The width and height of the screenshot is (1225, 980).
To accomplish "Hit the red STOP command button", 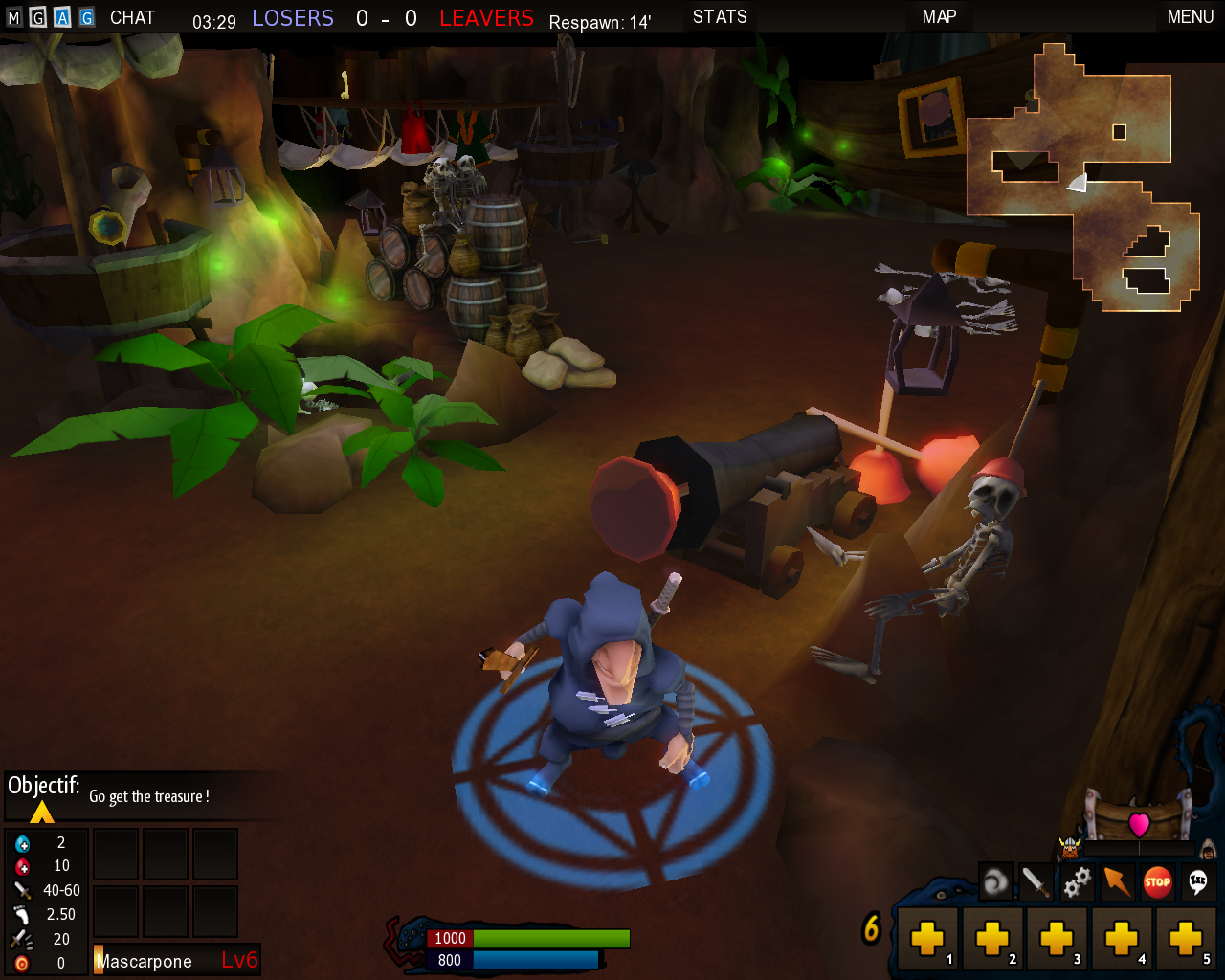I will tap(1157, 881).
